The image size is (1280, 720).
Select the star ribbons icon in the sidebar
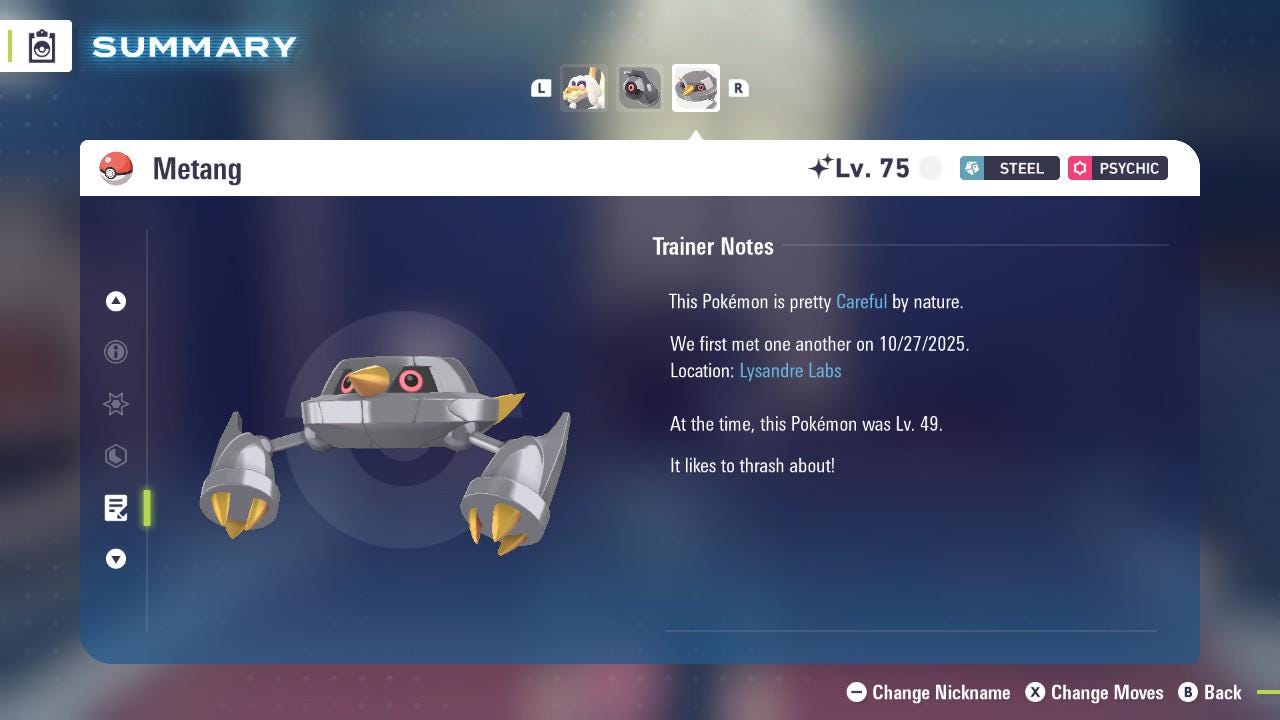[116, 404]
